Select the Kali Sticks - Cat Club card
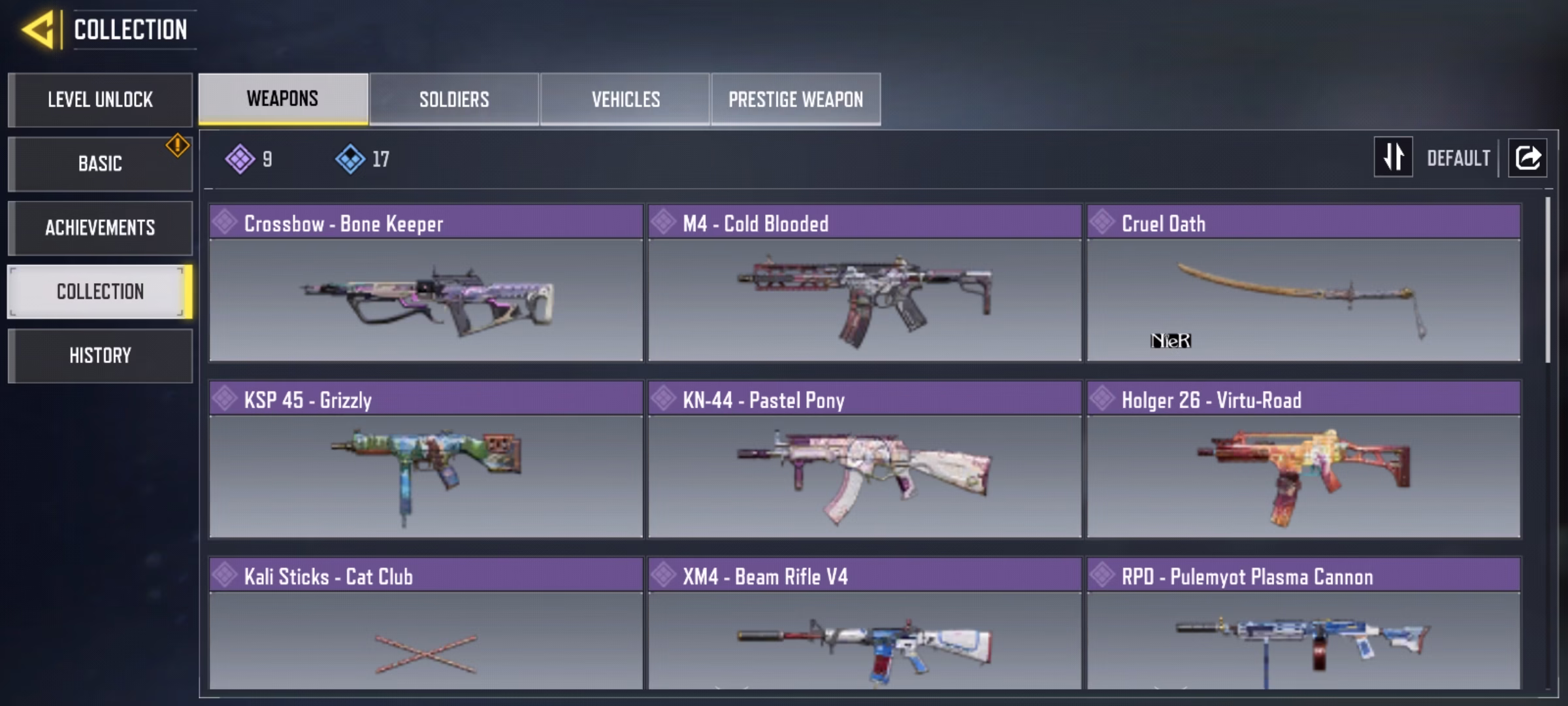Image resolution: width=1568 pixels, height=706 pixels. [x=426, y=624]
